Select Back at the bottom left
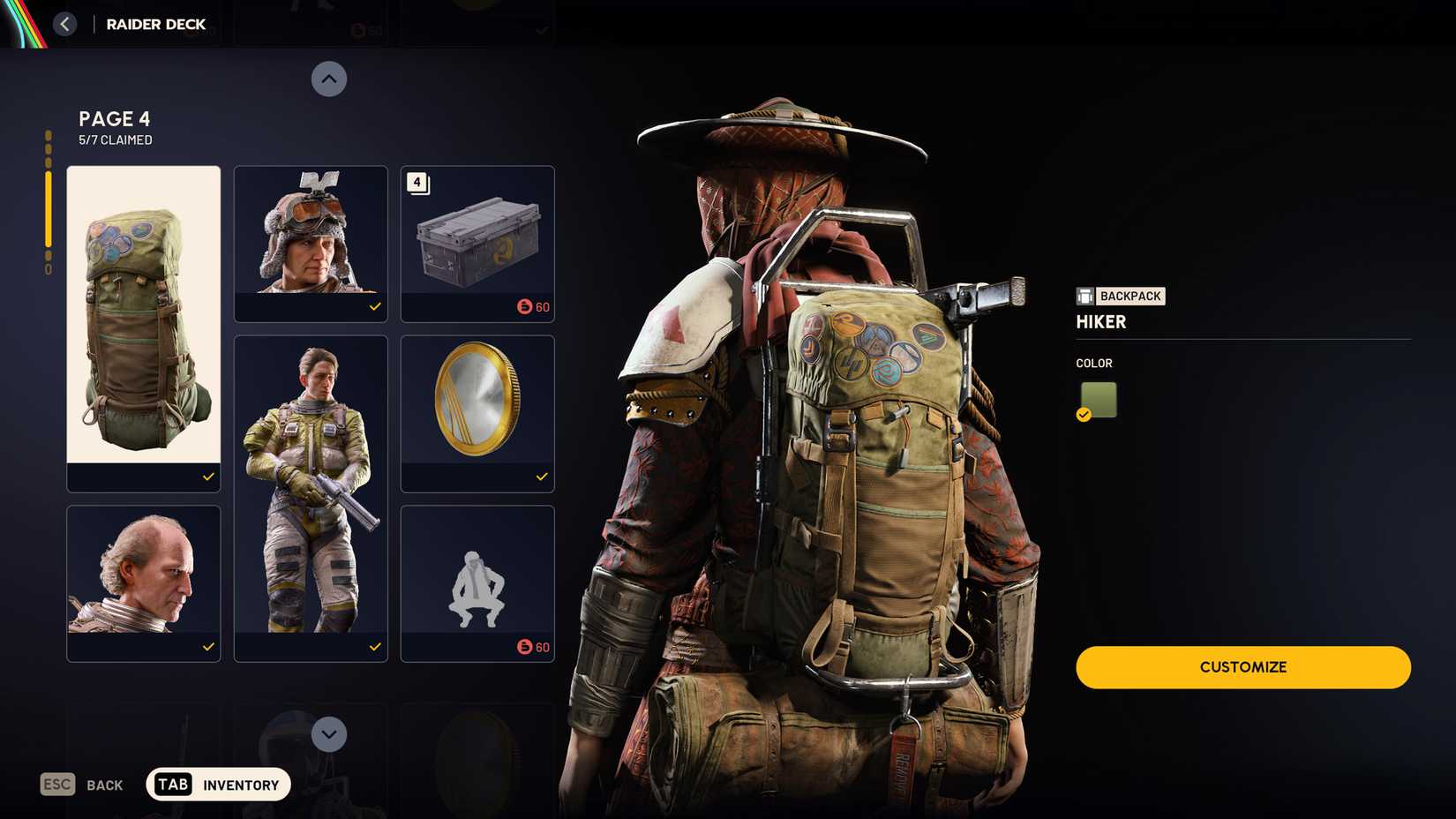This screenshot has width=1456, height=819. 104,784
